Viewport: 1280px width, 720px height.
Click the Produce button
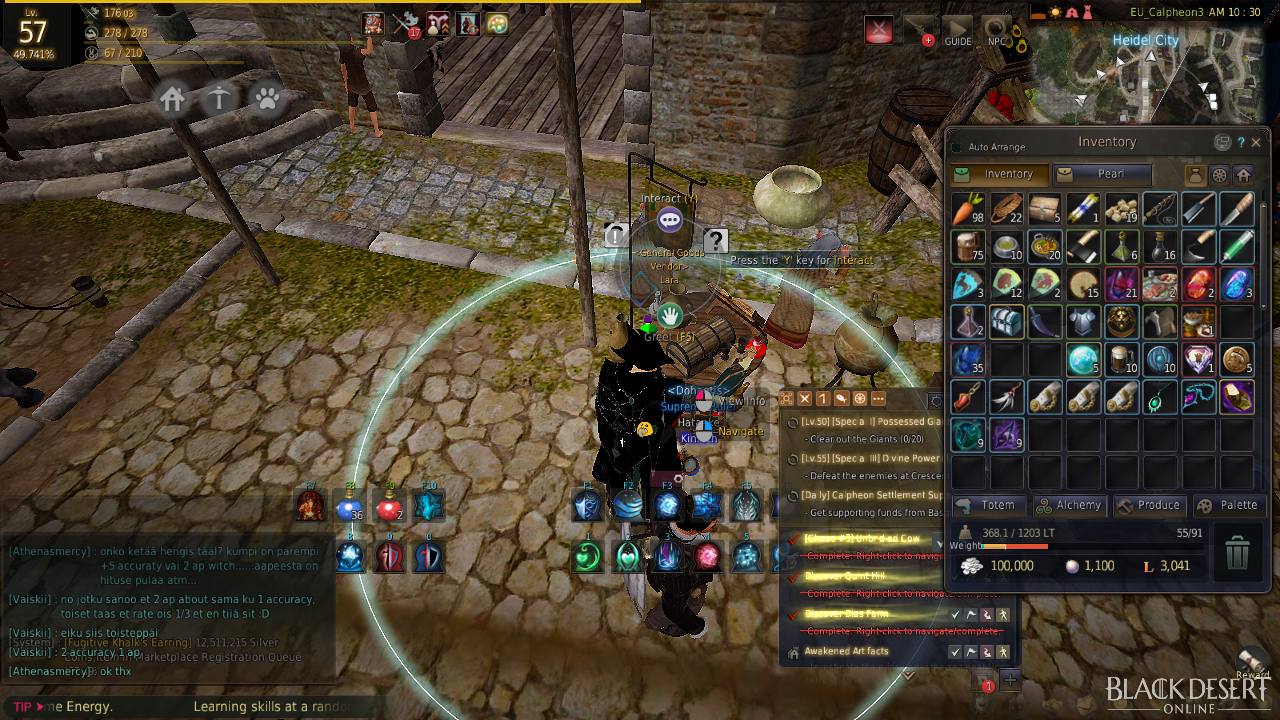[x=1149, y=505]
